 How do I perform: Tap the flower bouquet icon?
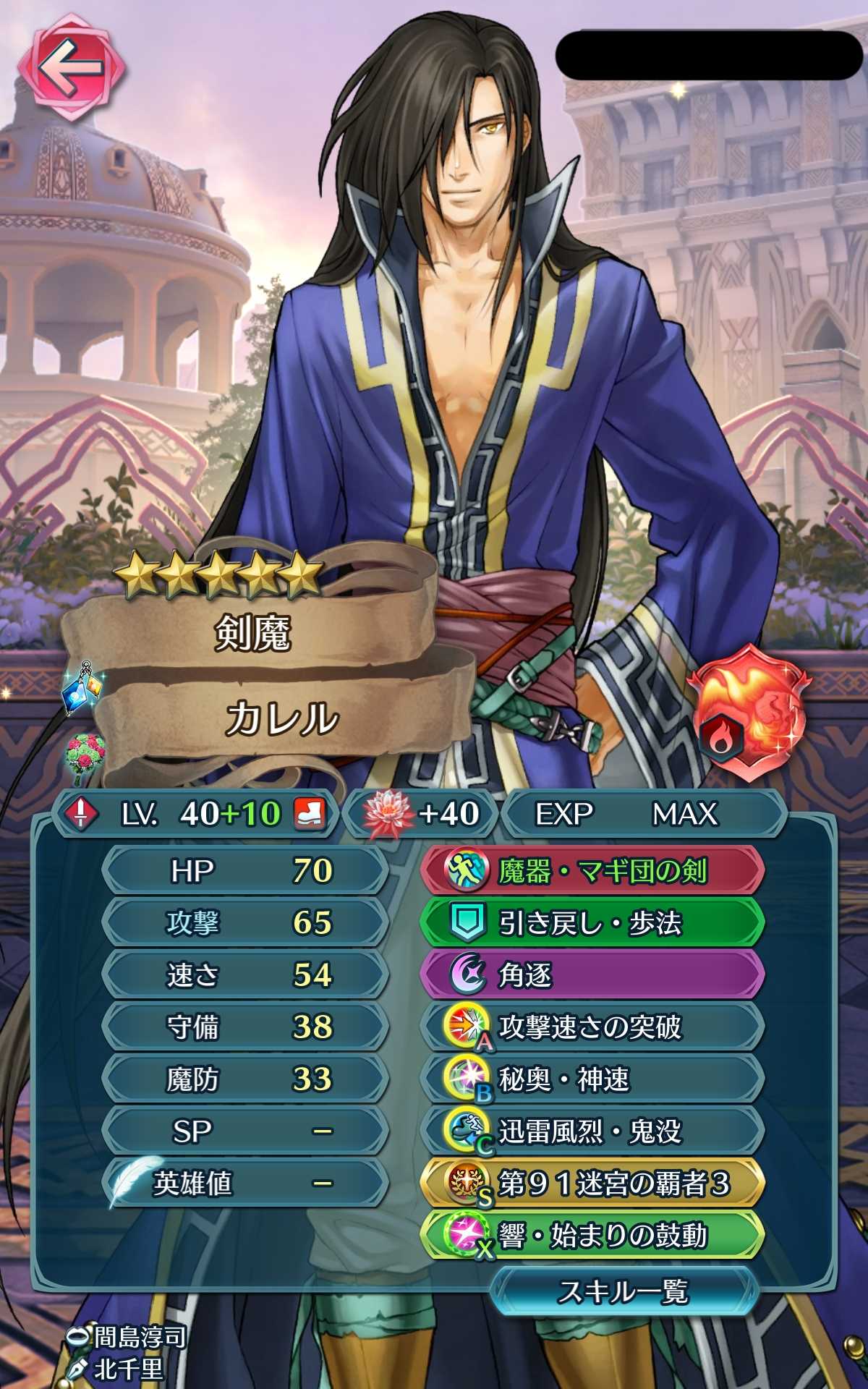[85, 757]
